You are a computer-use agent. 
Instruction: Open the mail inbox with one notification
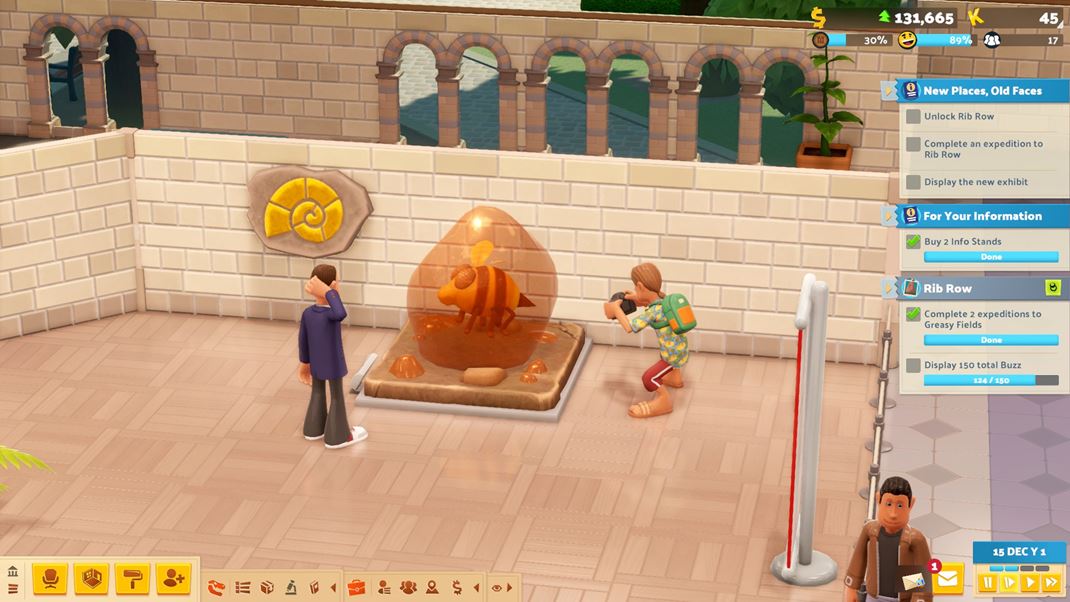[x=948, y=578]
